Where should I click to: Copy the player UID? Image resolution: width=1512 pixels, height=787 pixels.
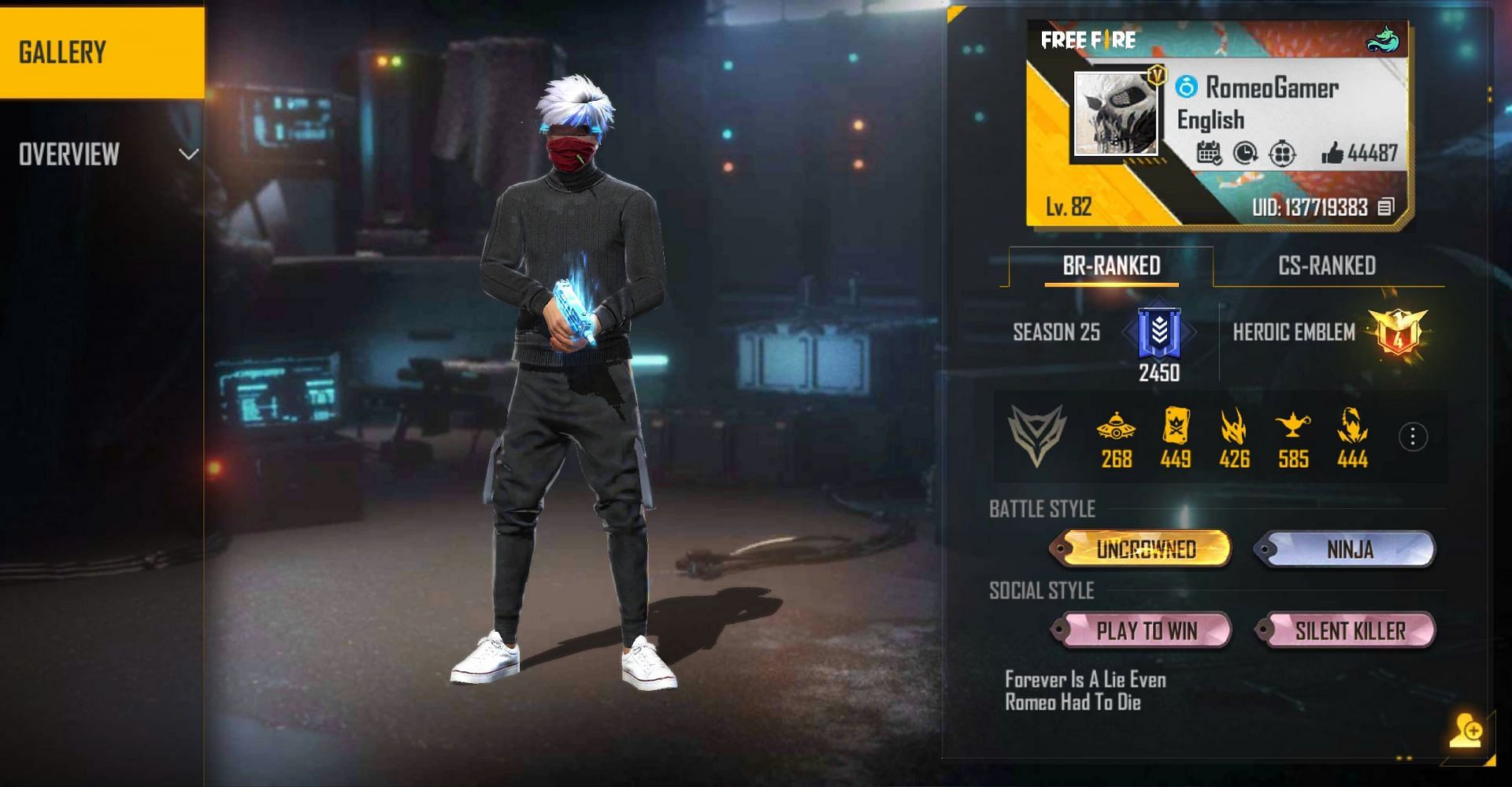coord(1387,207)
